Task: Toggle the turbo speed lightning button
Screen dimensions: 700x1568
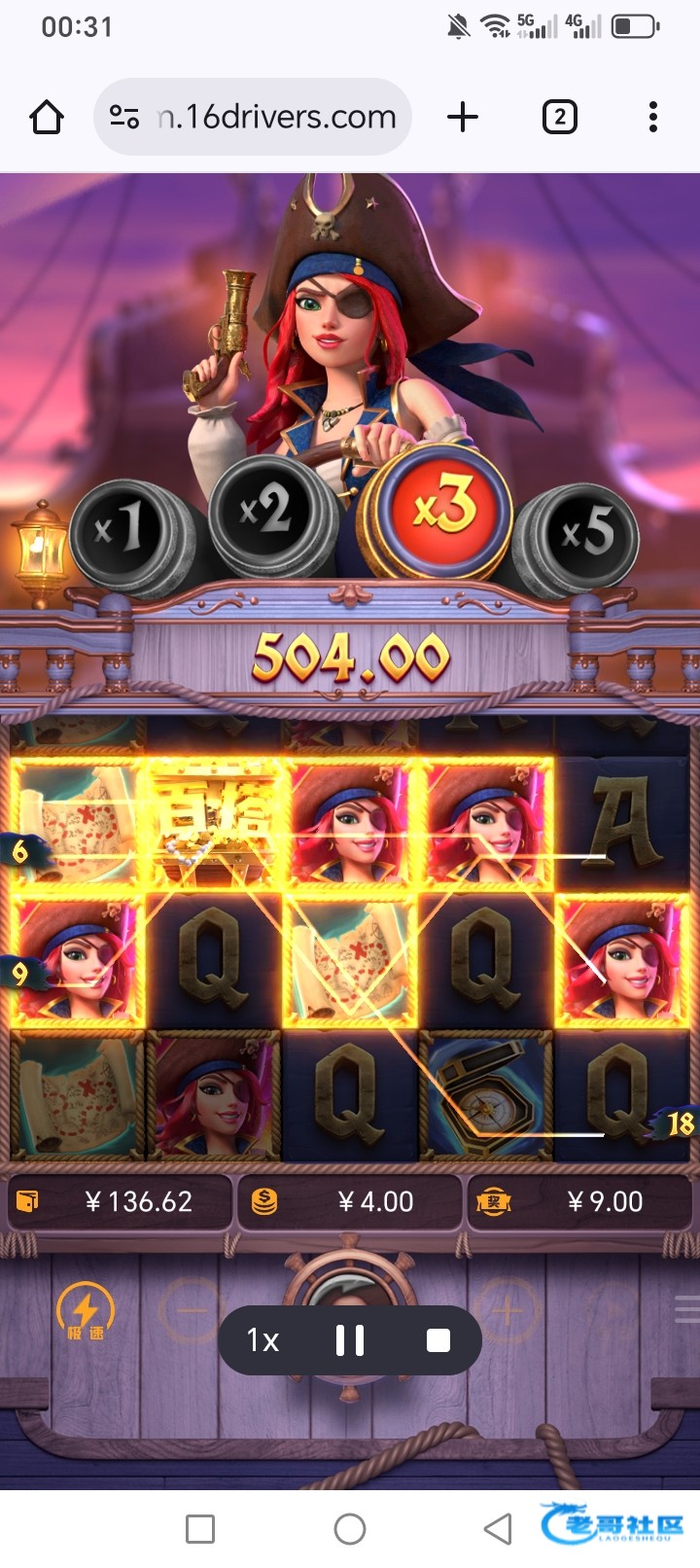Action: pyautogui.click(x=86, y=1309)
